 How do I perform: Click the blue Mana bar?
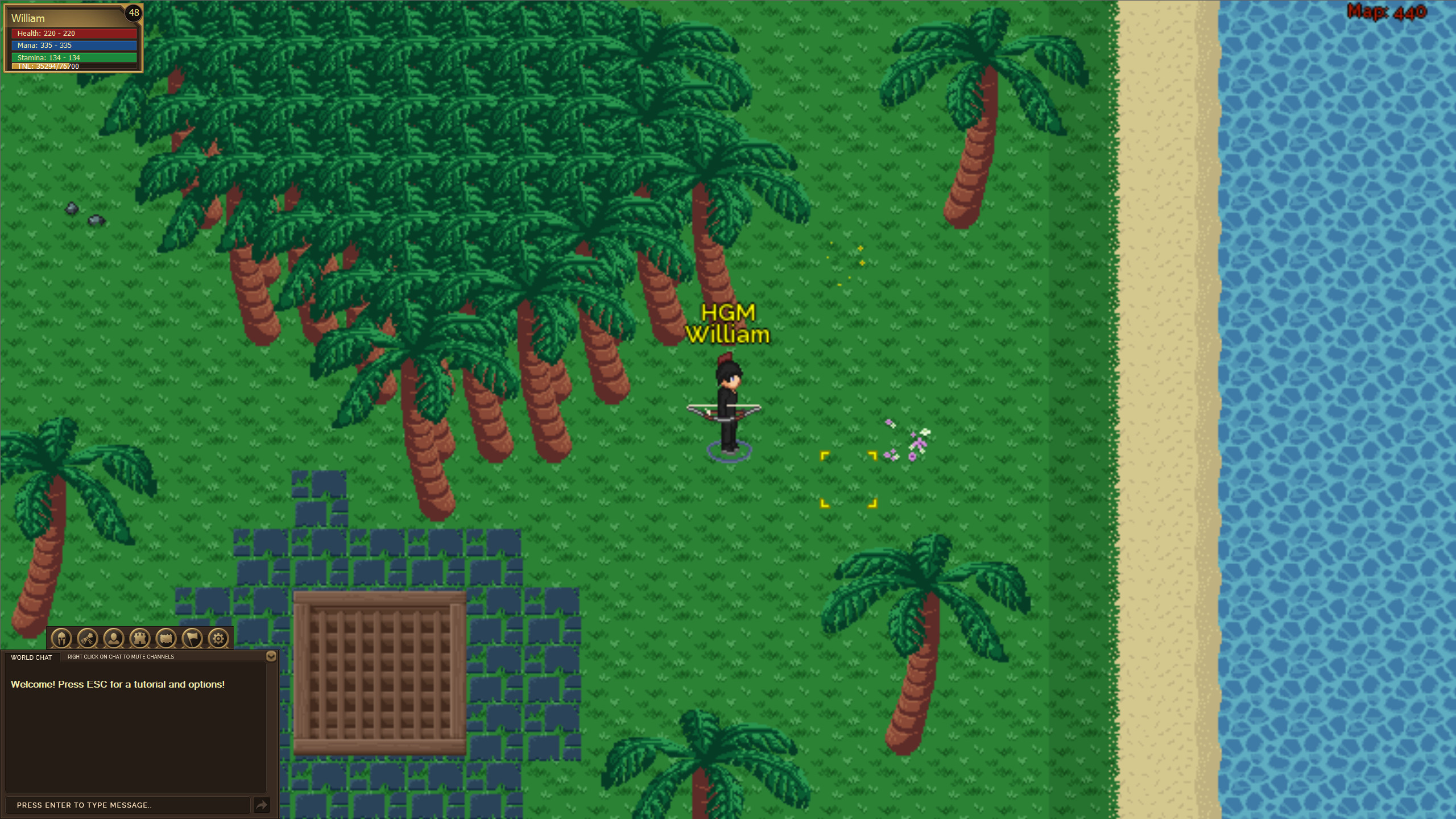69,45
